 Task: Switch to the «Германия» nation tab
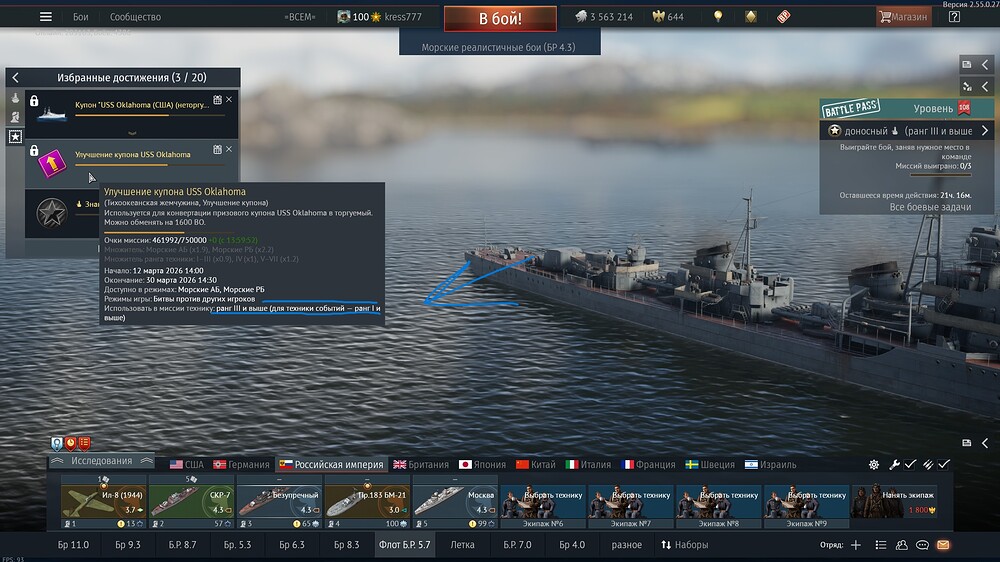241,464
